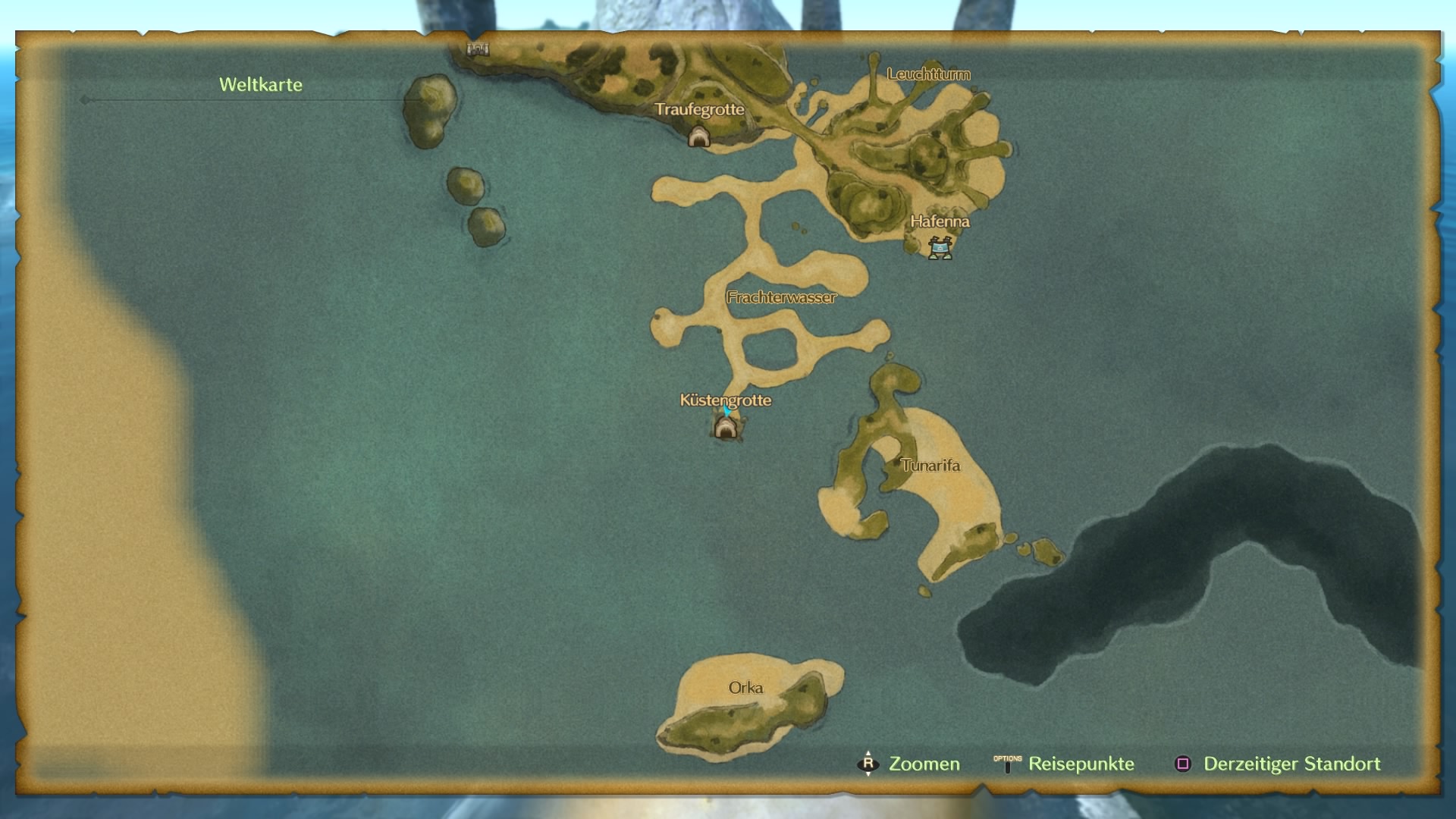Select the Orka island label
Viewport: 1456px width, 819px height.
745,688
